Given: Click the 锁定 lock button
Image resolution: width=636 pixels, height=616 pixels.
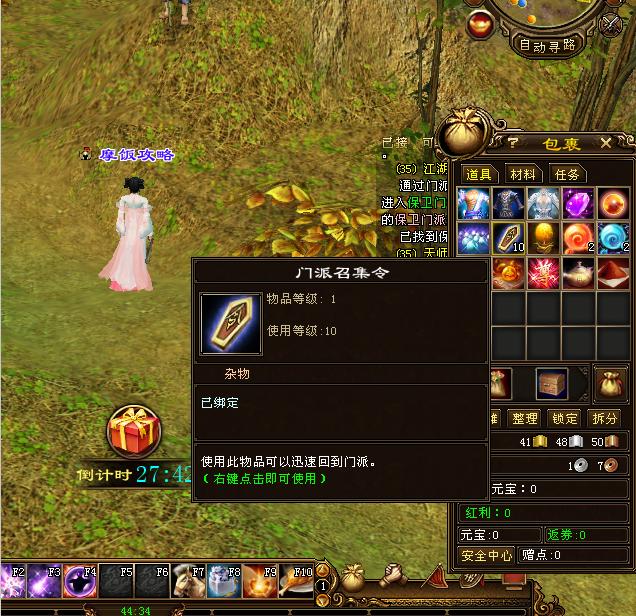Looking at the screenshot, I should click(564, 418).
